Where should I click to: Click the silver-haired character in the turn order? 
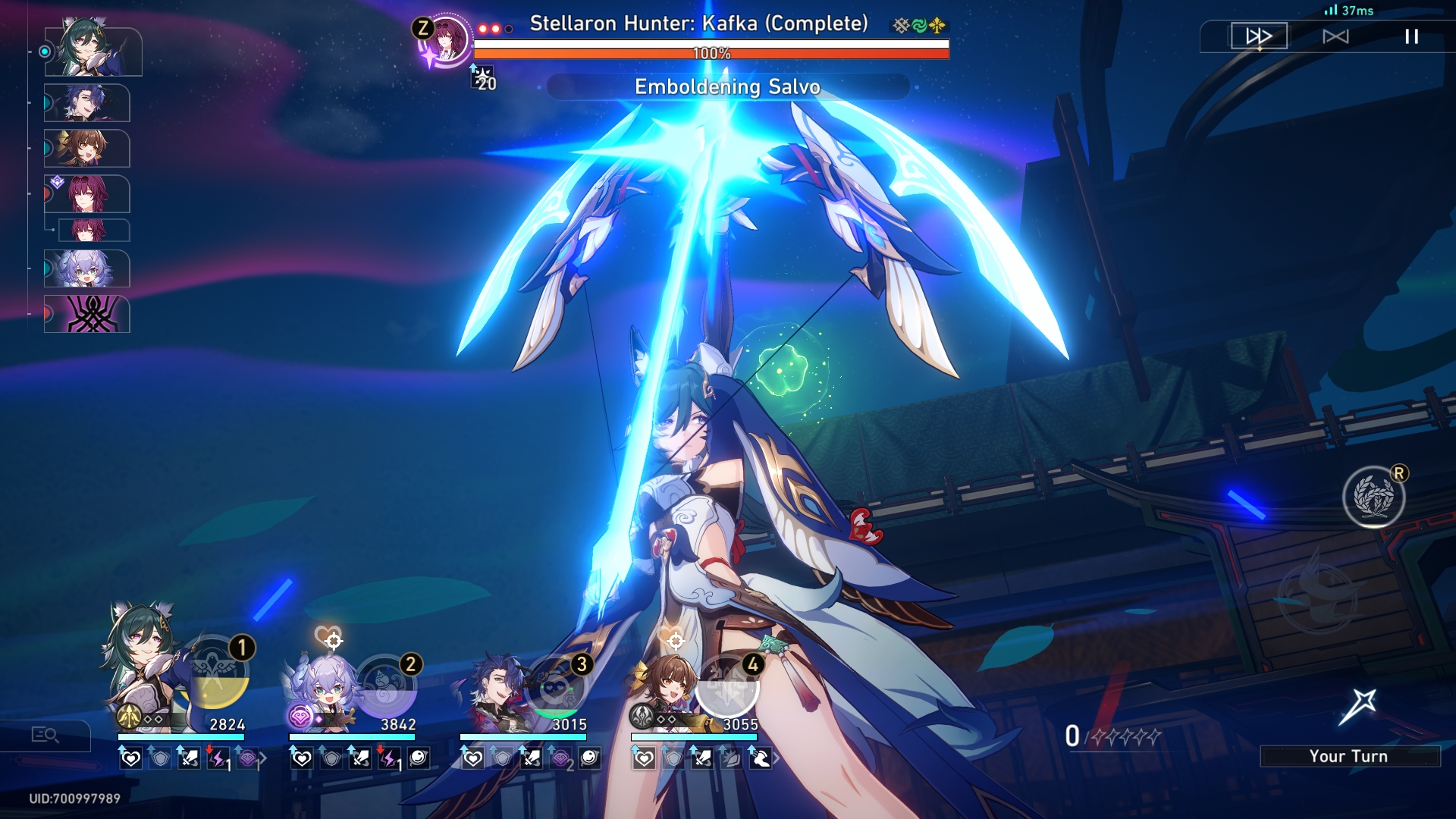click(87, 269)
